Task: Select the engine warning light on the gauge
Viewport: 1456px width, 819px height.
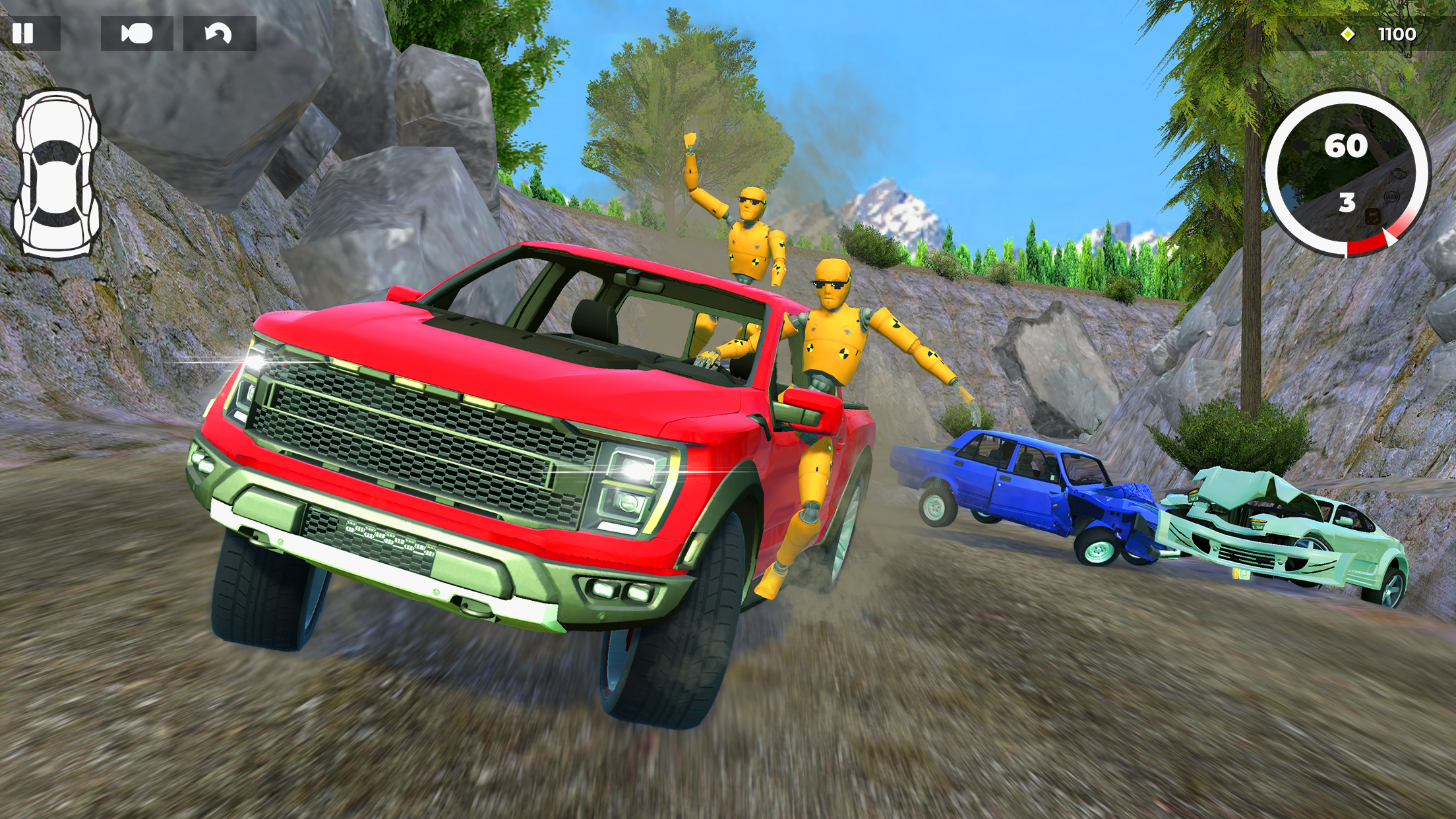Action: pos(1399,173)
